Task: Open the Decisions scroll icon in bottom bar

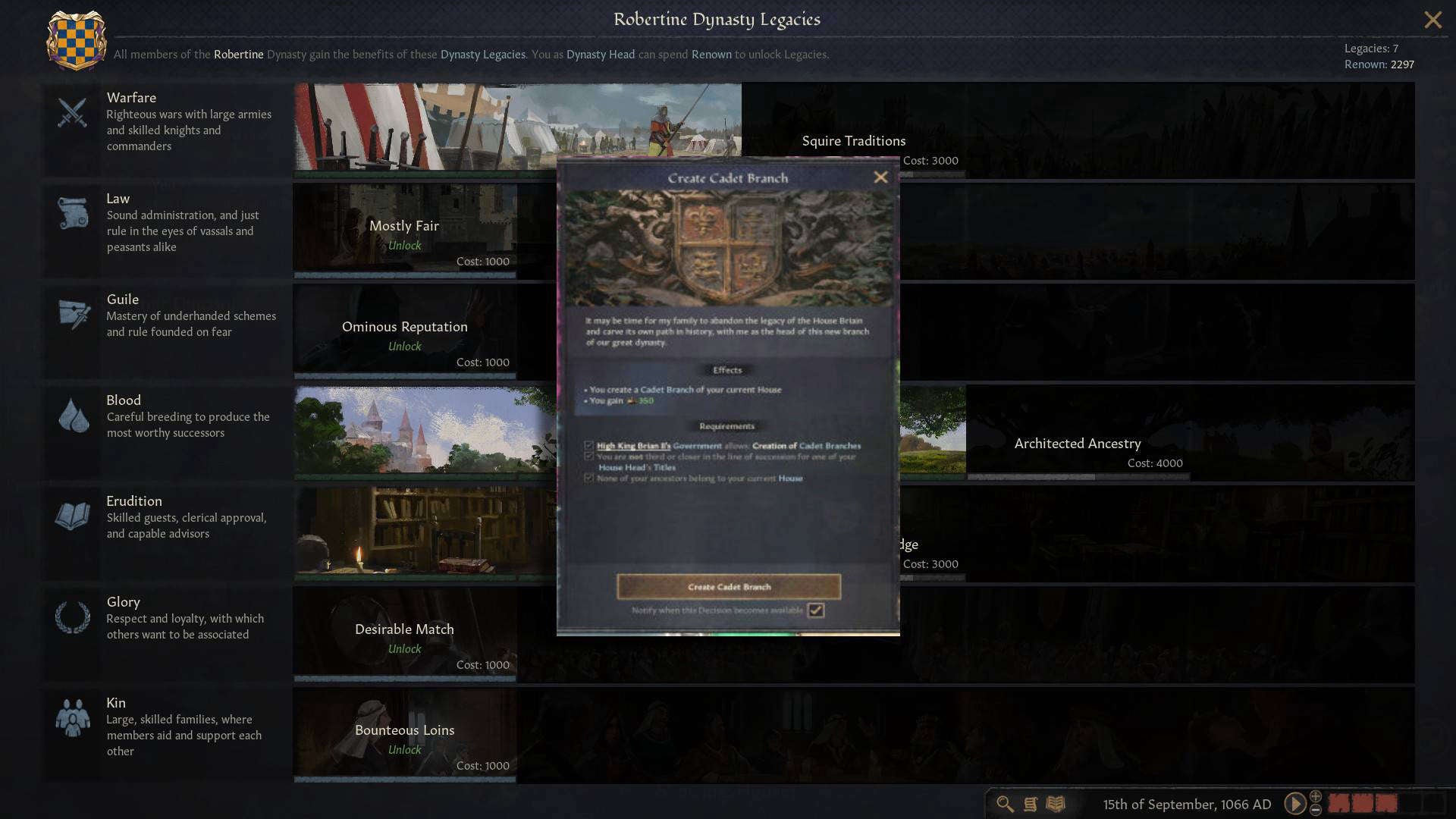Action: tap(1030, 802)
